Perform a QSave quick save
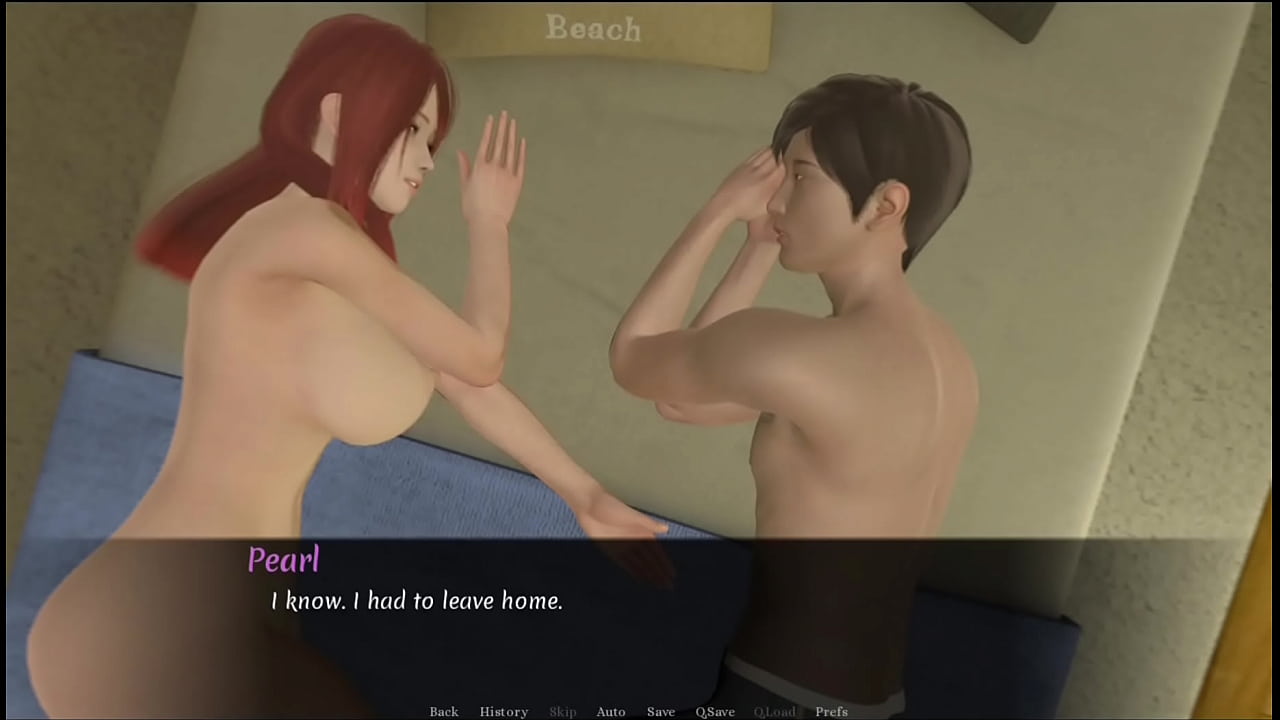Screen dimensions: 1280x720 (x=716, y=711)
